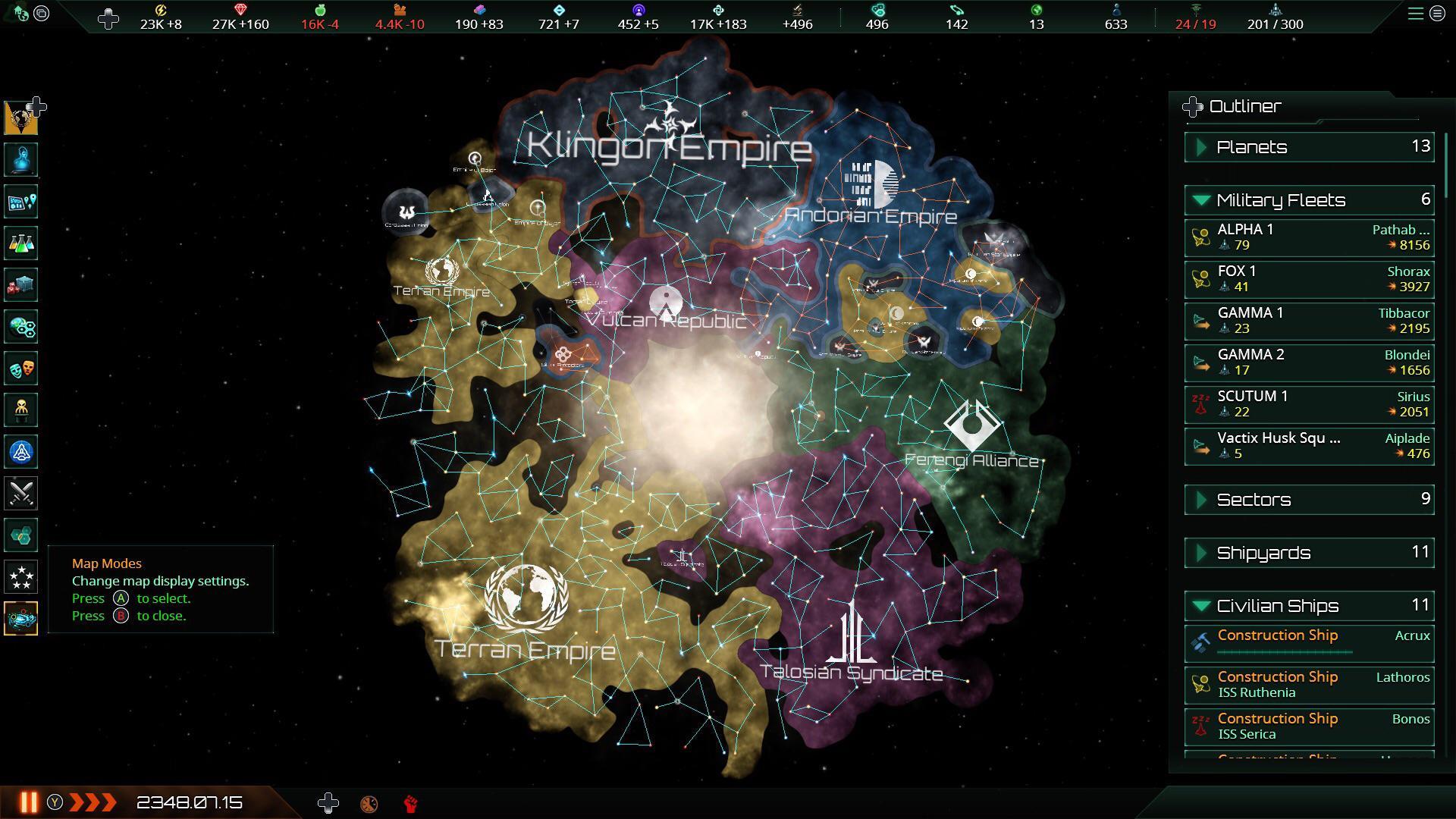Image resolution: width=1456 pixels, height=819 pixels.
Task: Open the Species panel with masks icon
Action: [20, 368]
